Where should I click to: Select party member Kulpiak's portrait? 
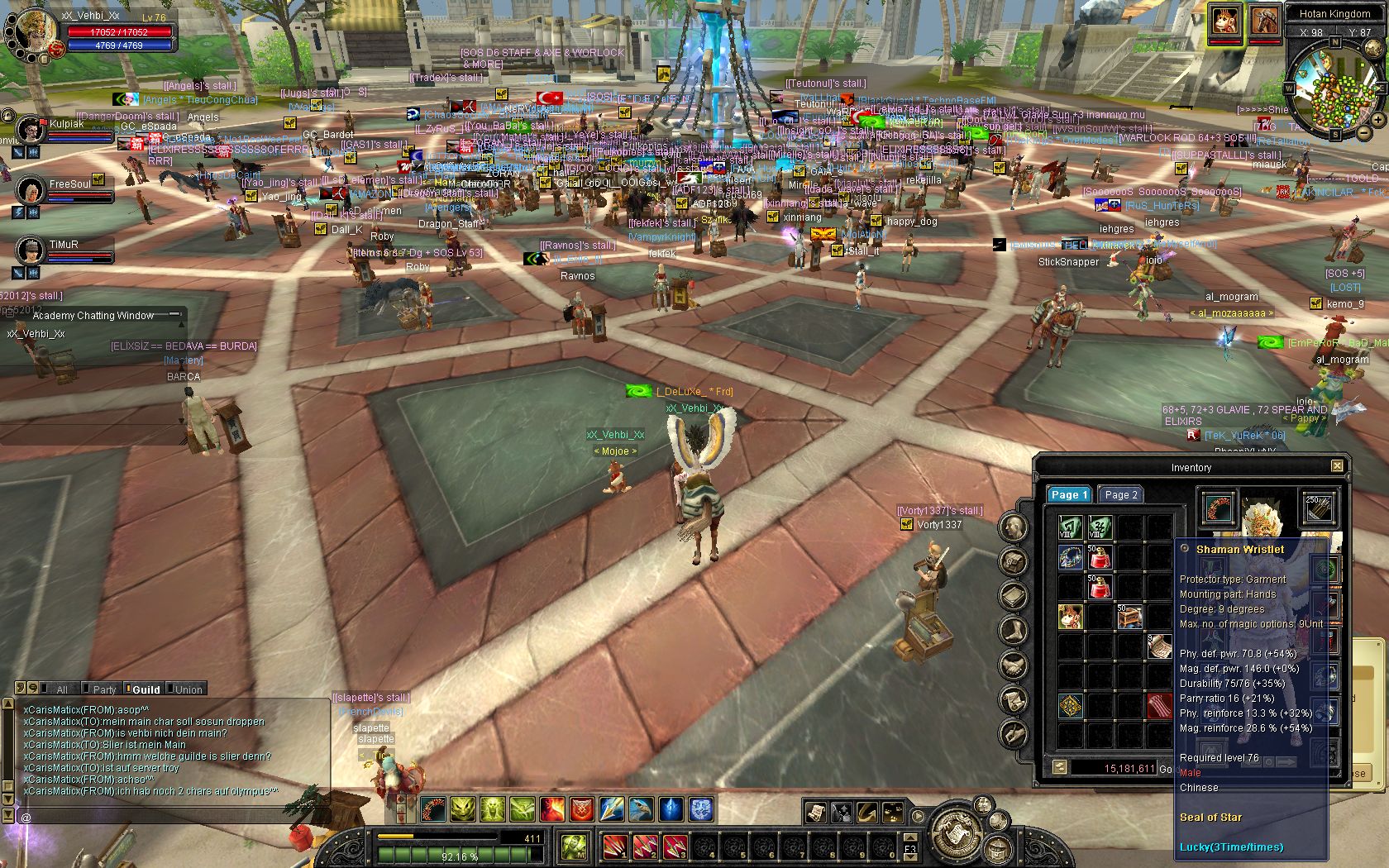(31, 130)
